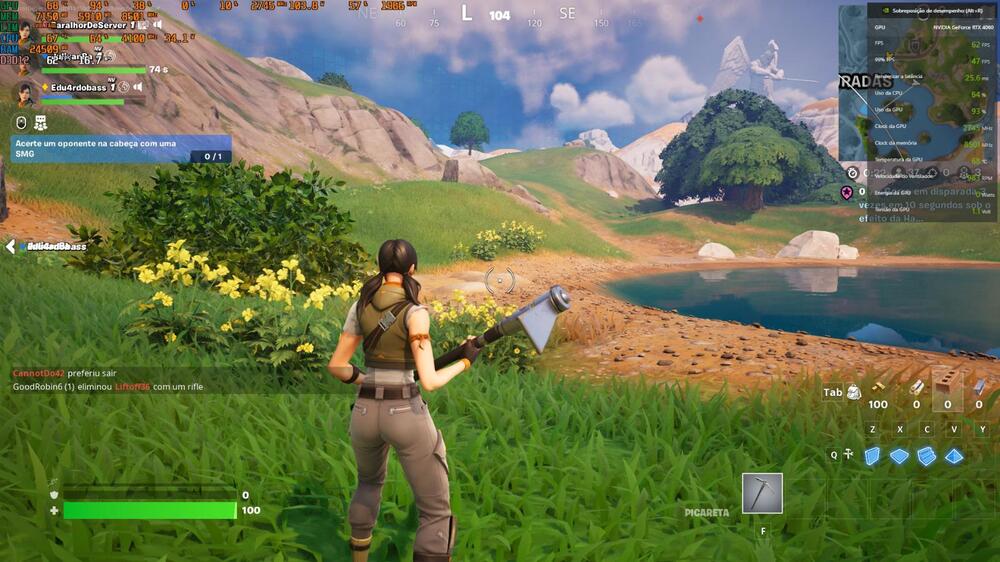This screenshot has width=1000, height=562.
Task: Select the metal building material
Action: (x=979, y=387)
